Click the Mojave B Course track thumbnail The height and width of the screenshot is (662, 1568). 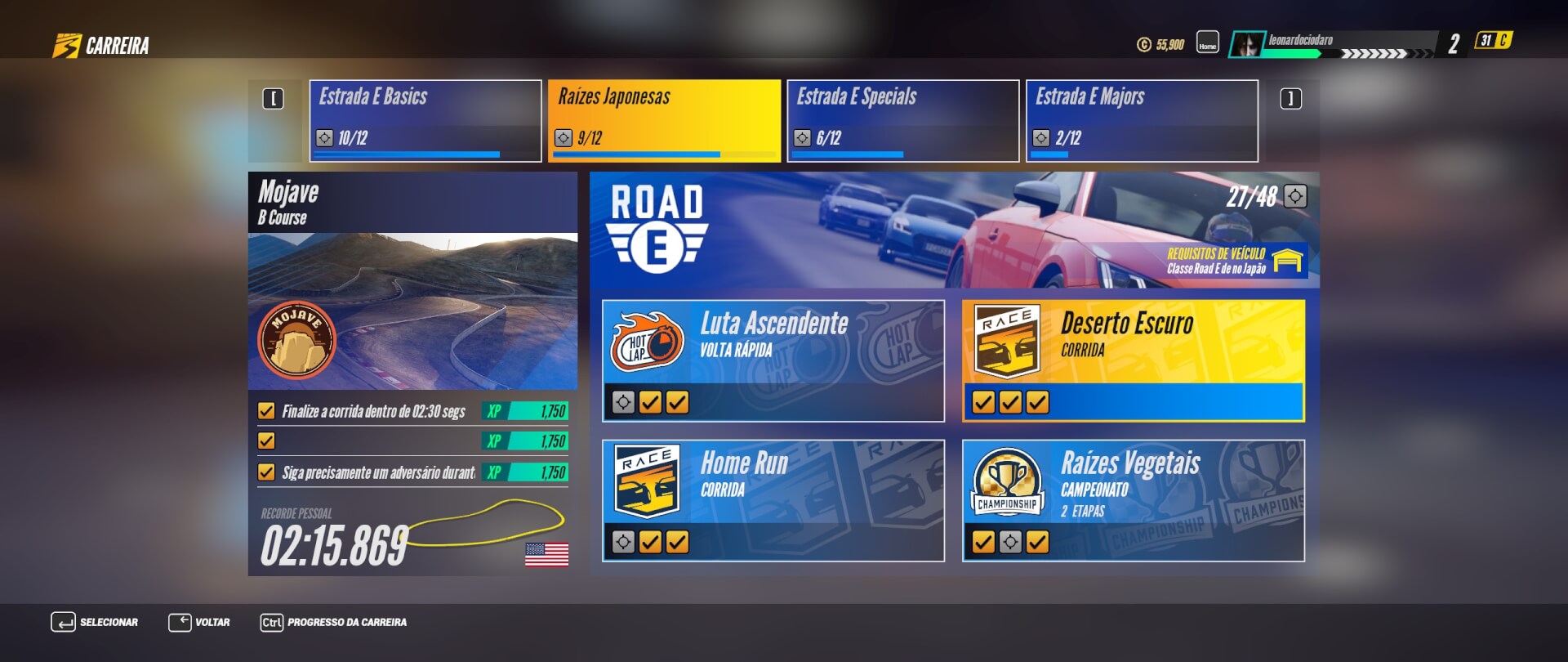412,311
